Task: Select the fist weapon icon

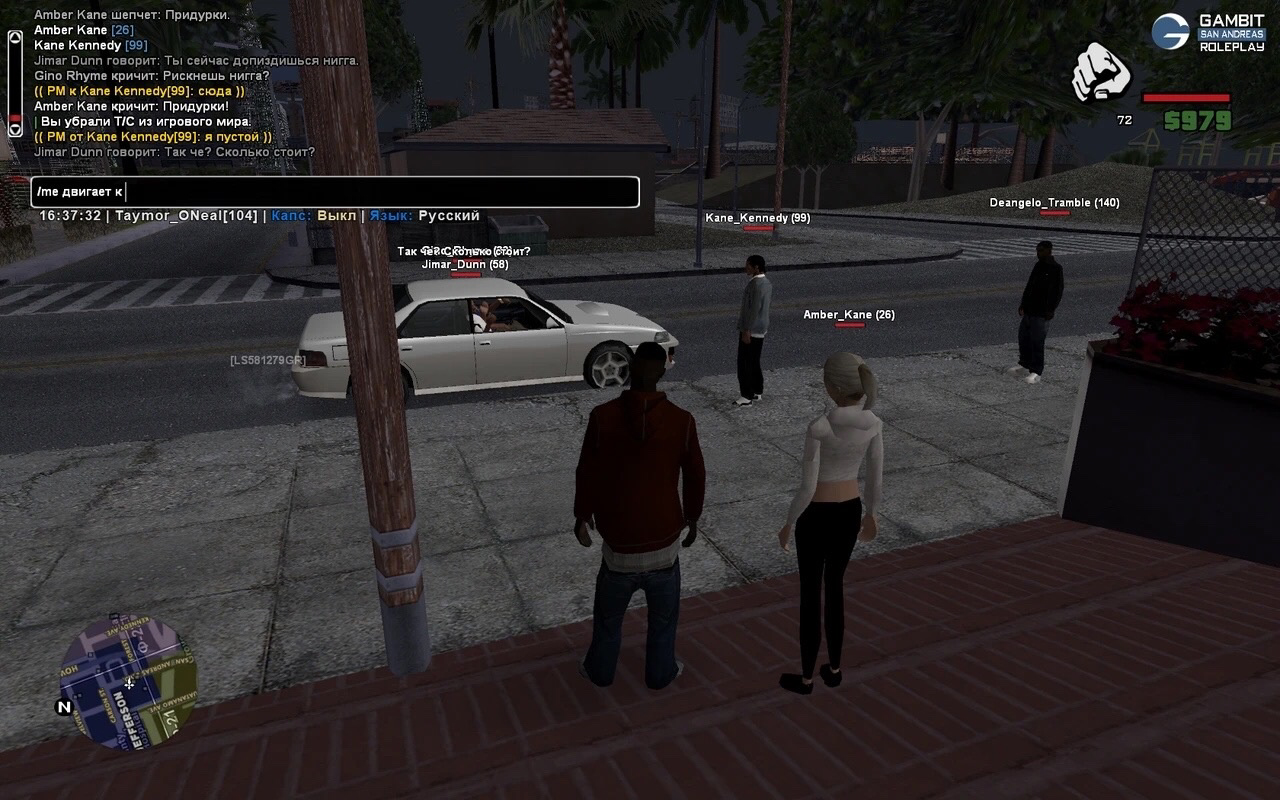Action: pyautogui.click(x=1100, y=73)
